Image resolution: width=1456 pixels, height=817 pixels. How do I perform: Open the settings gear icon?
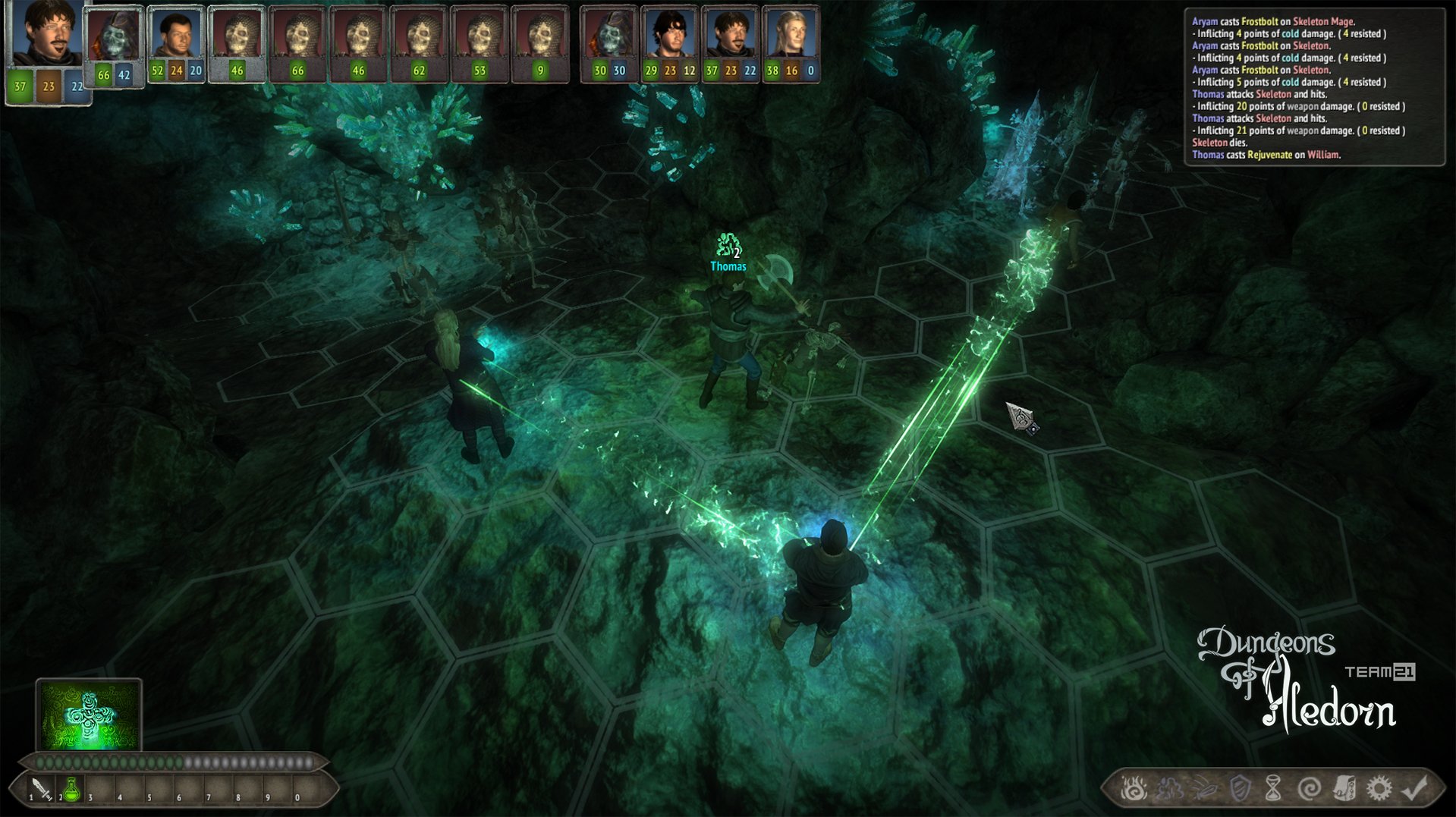click(1378, 789)
